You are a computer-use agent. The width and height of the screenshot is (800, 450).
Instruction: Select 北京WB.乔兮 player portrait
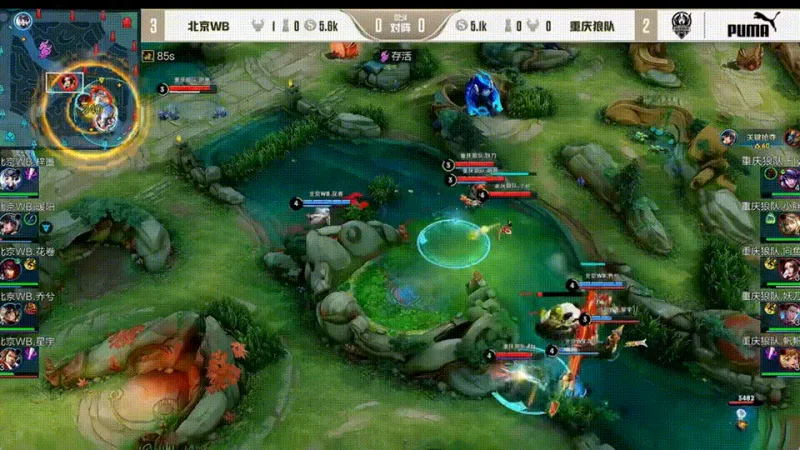tap(11, 314)
